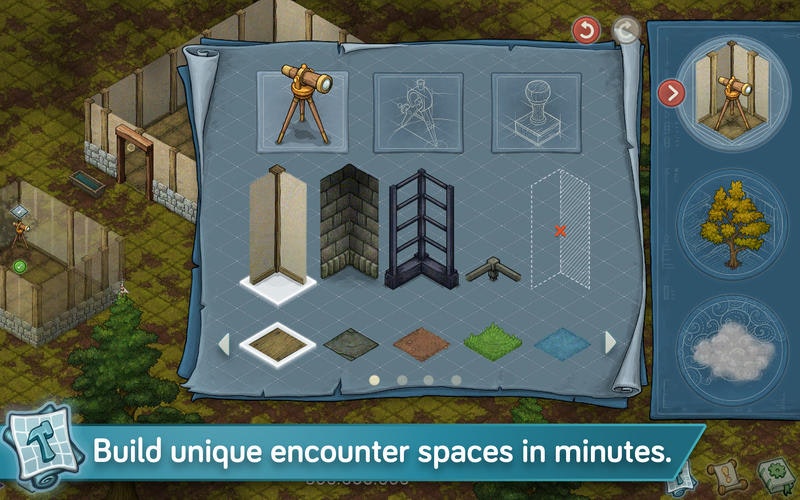
Task: Choose the green grass floor tile
Action: click(x=491, y=343)
